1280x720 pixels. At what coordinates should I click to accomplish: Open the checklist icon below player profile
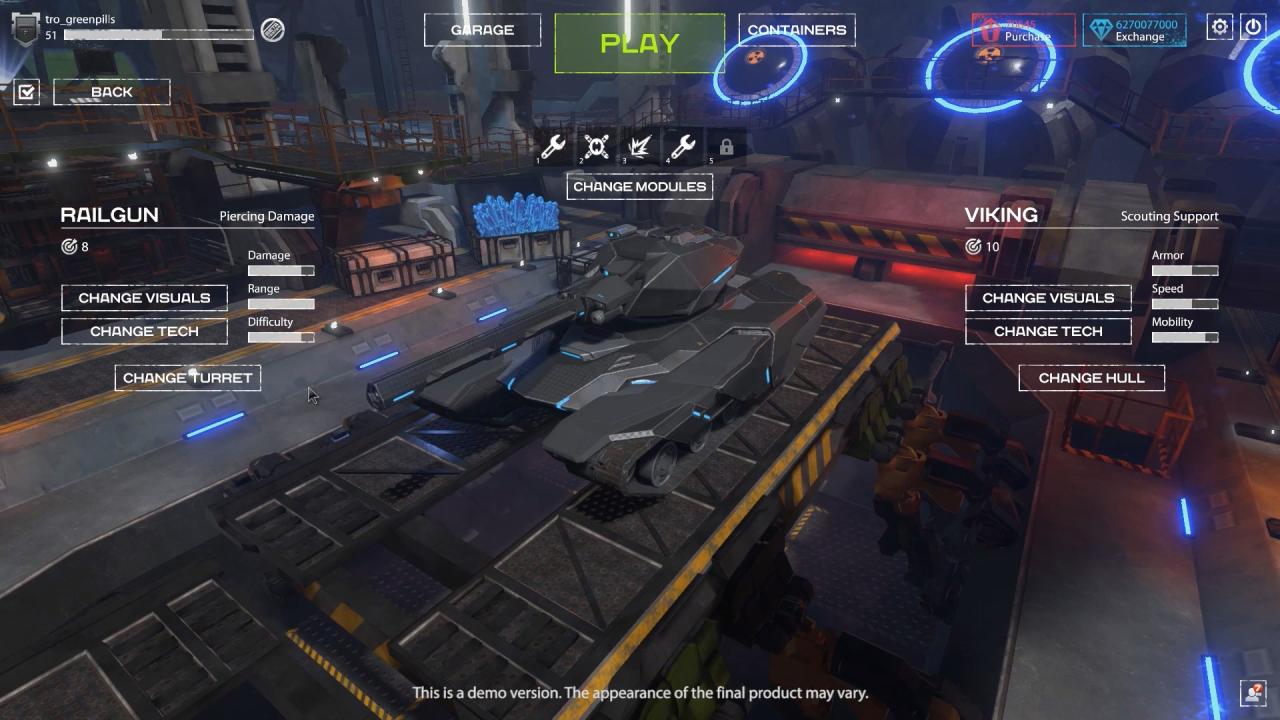point(26,91)
